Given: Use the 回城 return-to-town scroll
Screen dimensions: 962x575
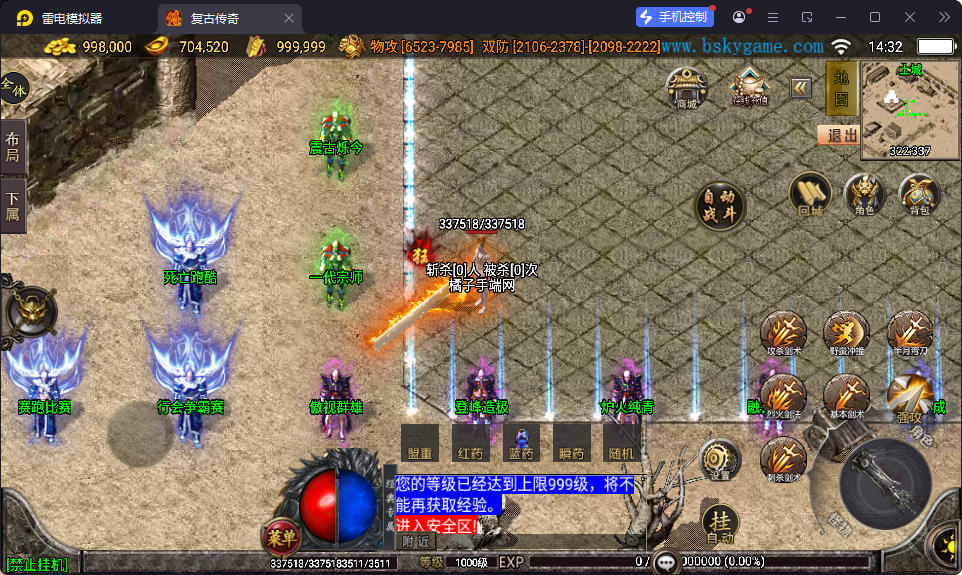Looking at the screenshot, I should (810, 194).
